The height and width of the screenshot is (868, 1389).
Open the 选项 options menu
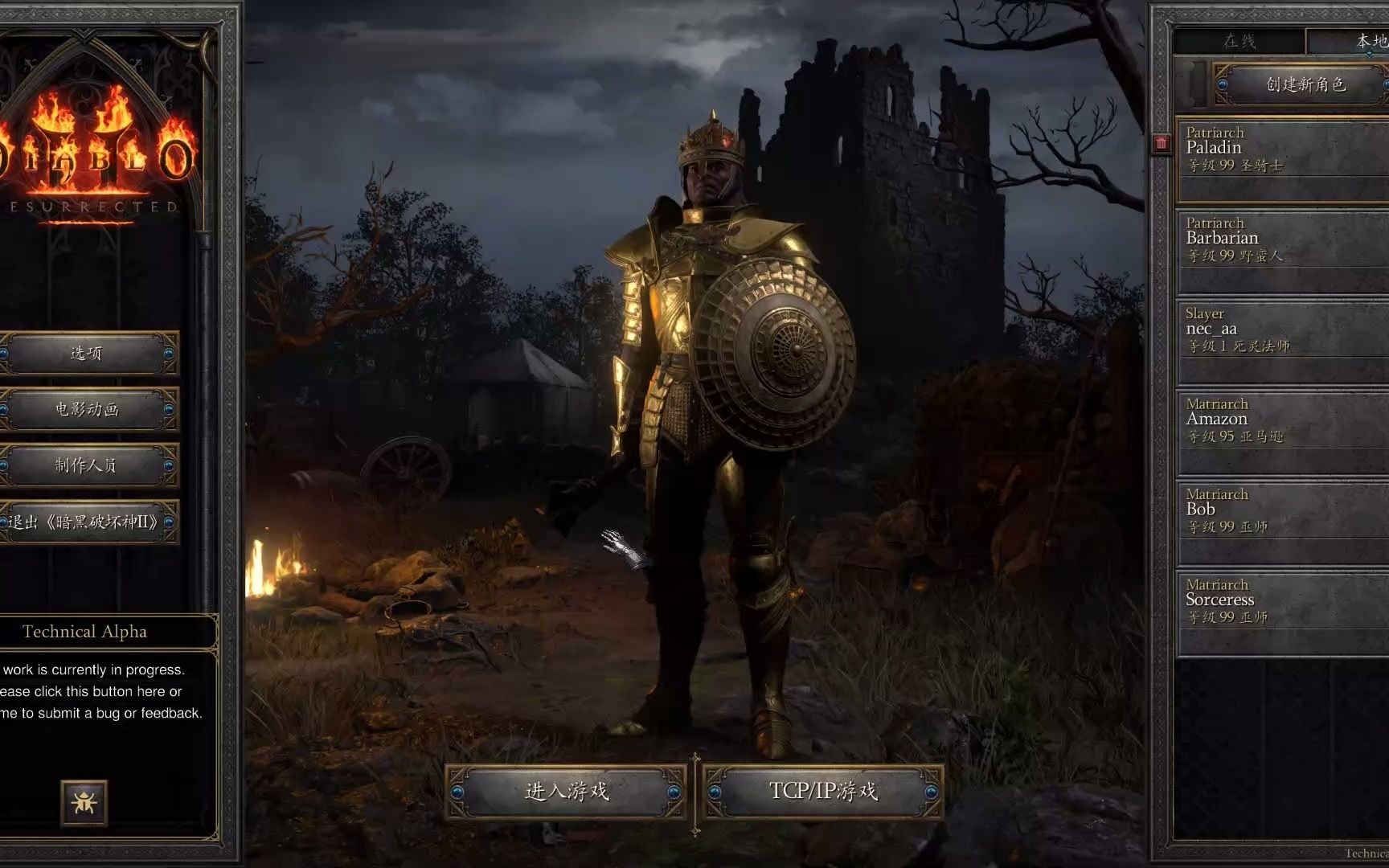[87, 354]
